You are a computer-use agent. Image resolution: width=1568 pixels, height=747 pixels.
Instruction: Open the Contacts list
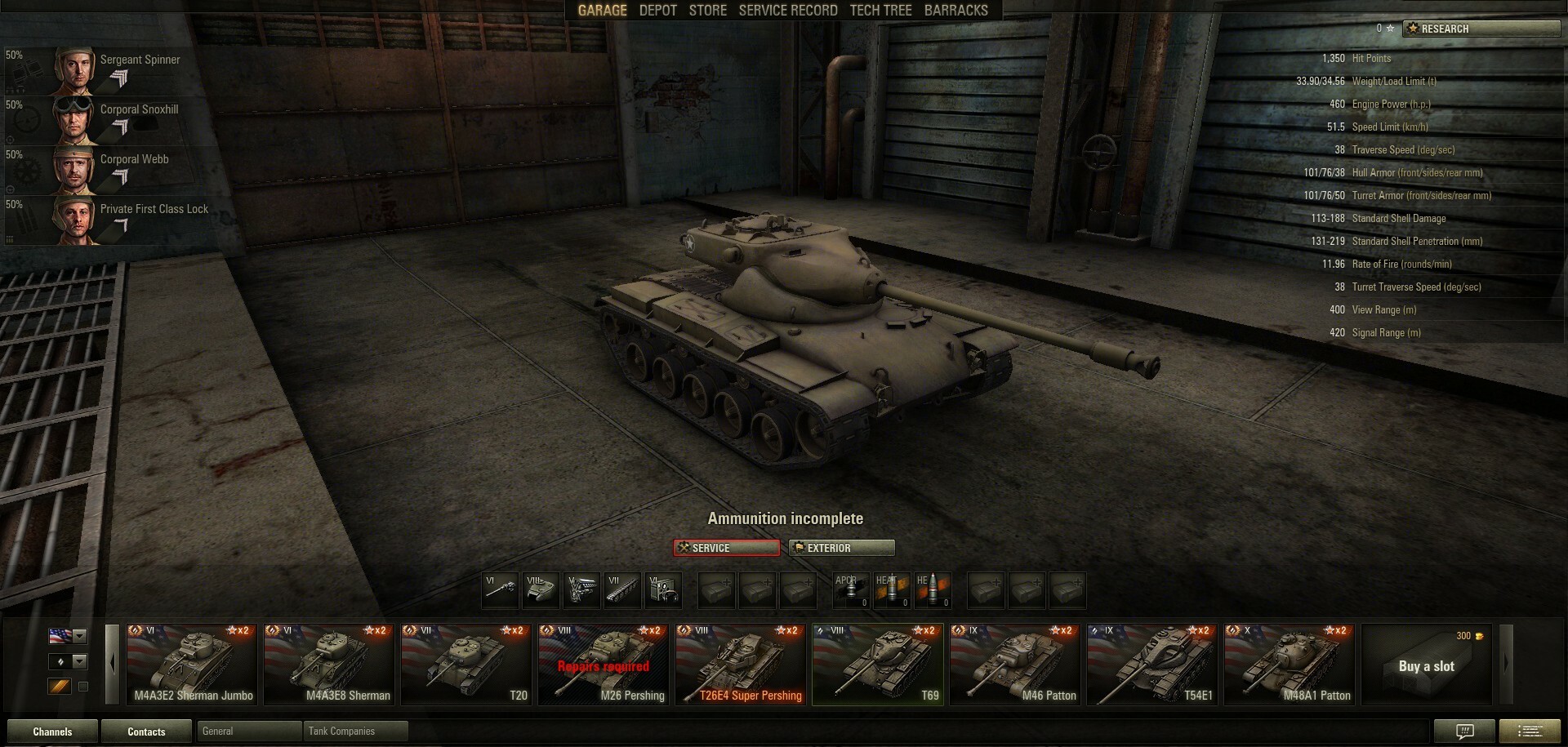(146, 731)
